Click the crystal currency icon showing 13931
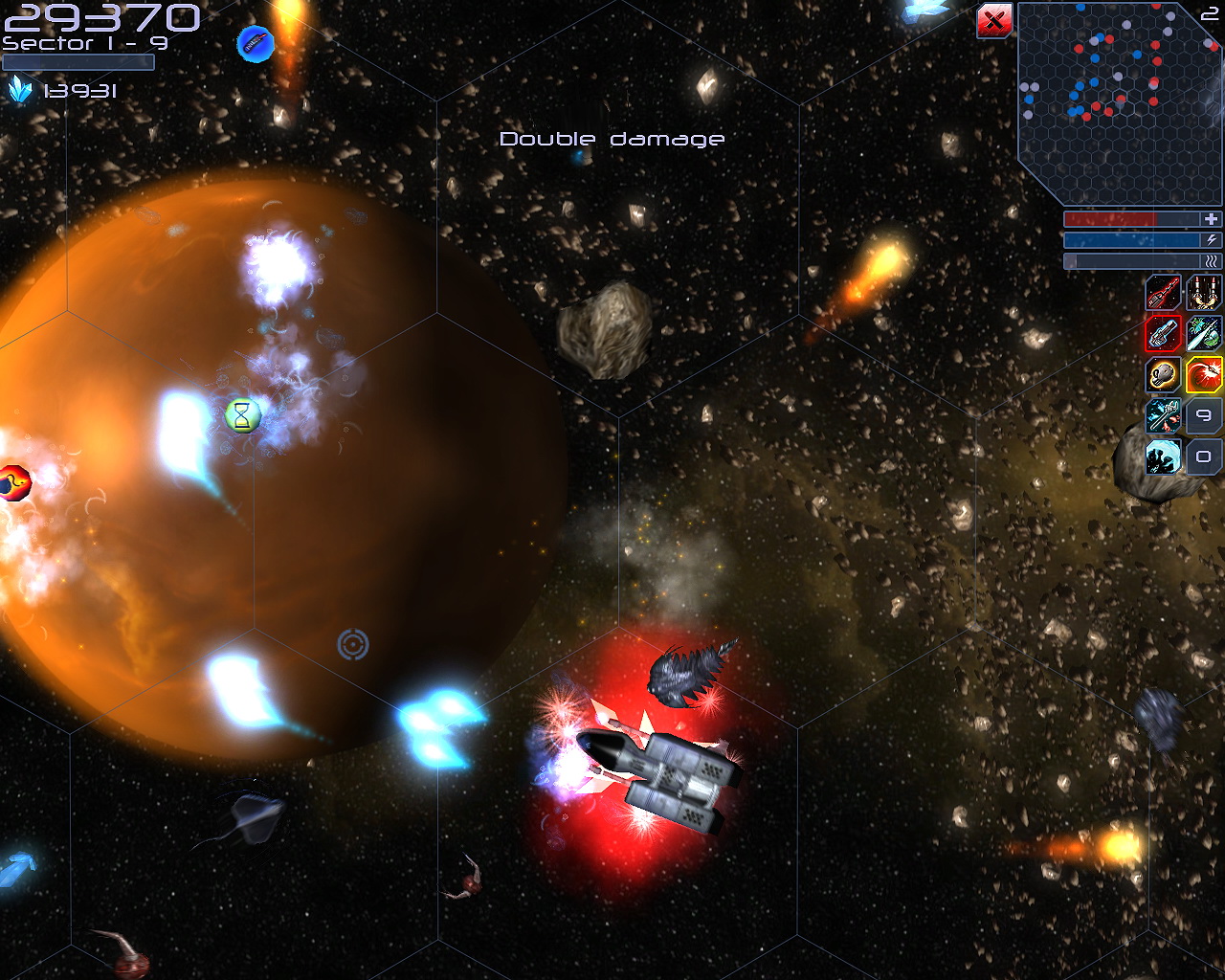This screenshot has height=980, width=1225. tap(20, 91)
